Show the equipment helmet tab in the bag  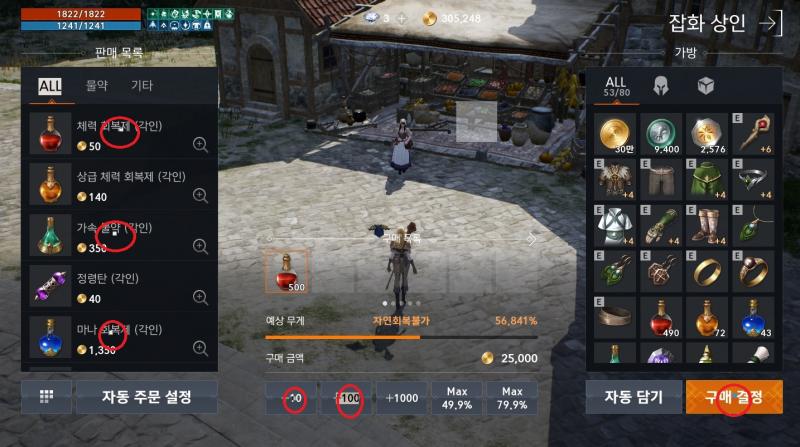click(661, 85)
